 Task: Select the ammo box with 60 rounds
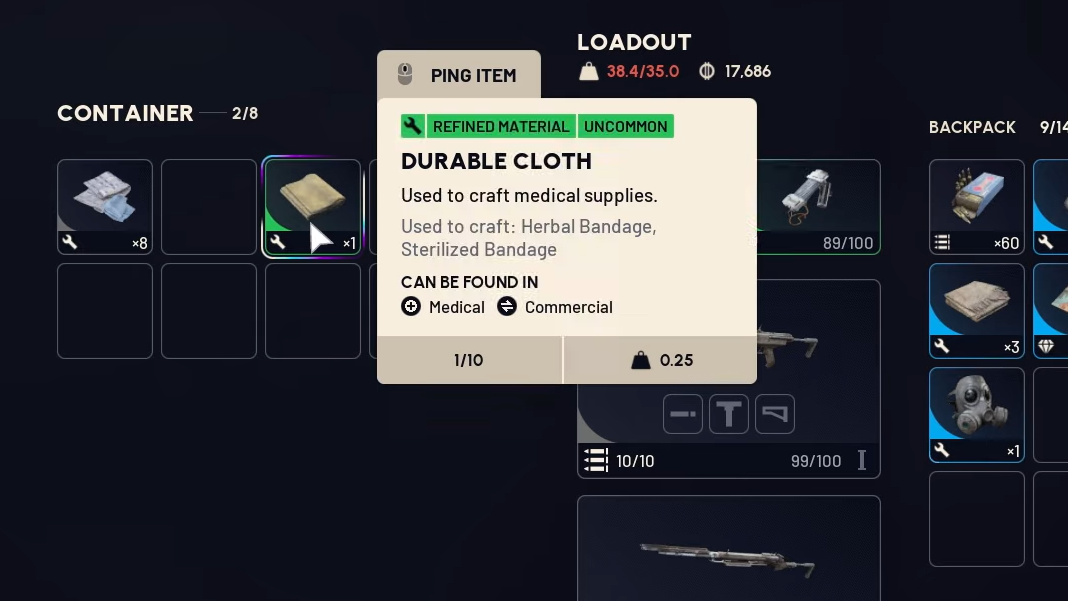(x=976, y=207)
